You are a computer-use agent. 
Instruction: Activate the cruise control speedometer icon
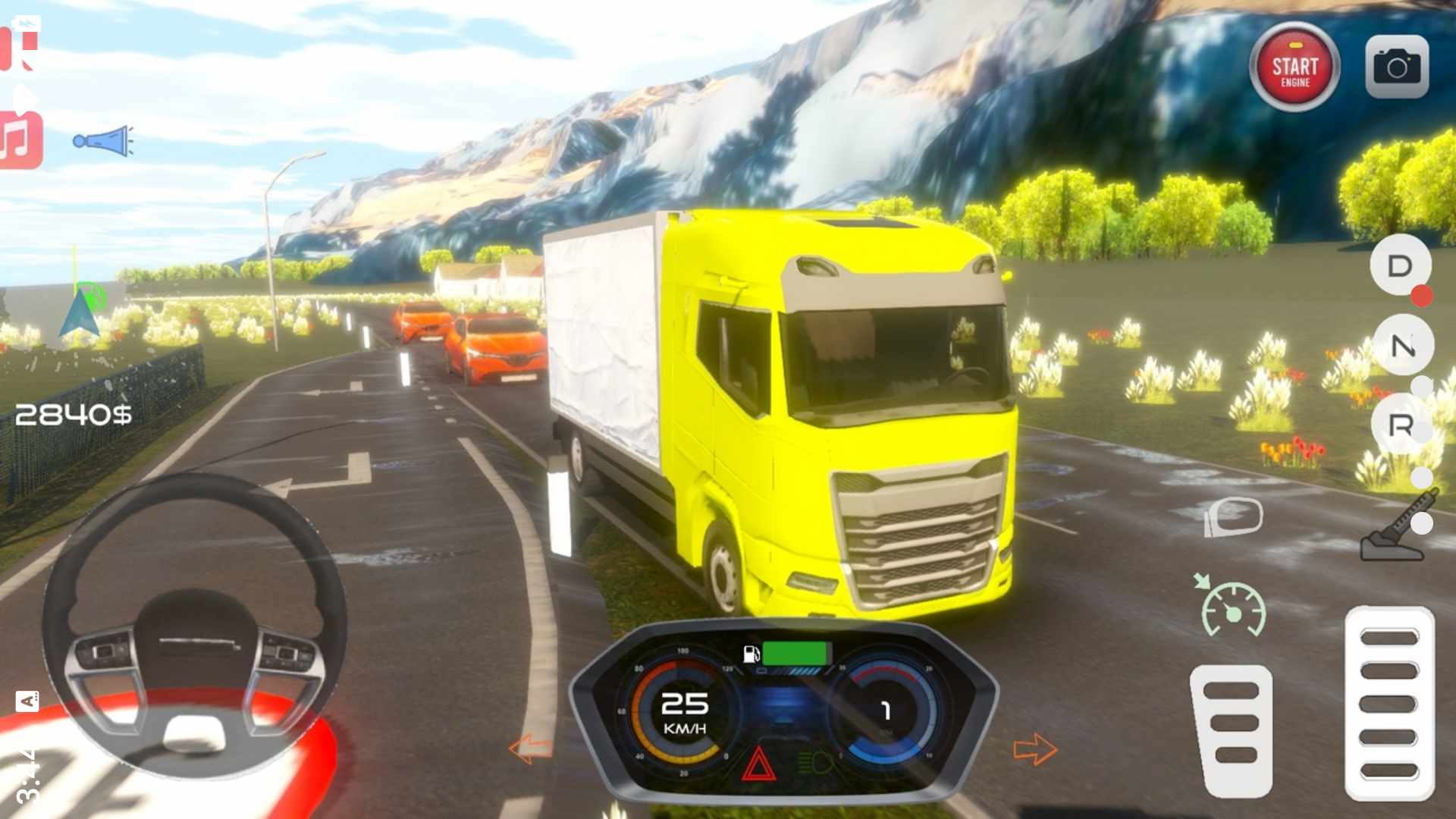coord(1232,608)
